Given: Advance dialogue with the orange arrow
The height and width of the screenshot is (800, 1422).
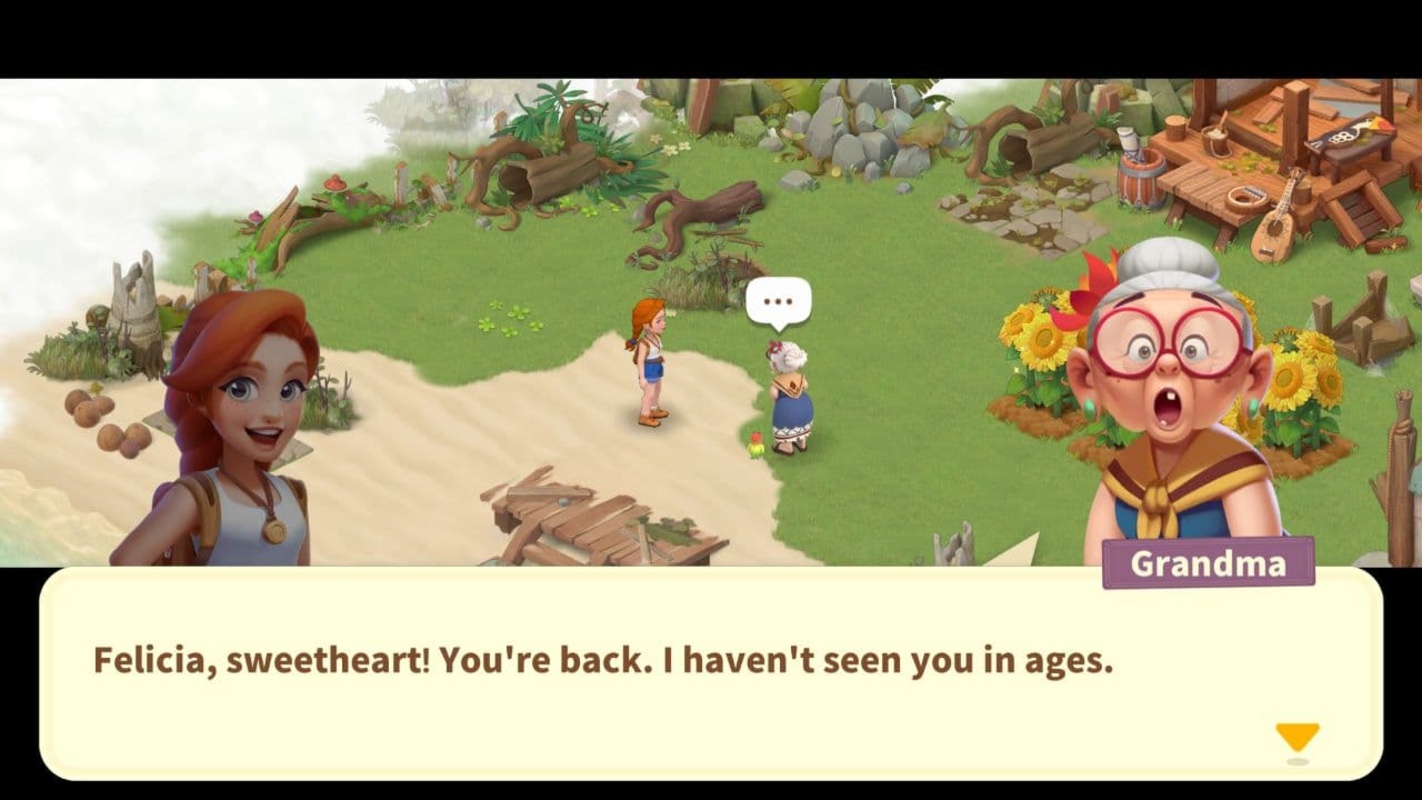Looking at the screenshot, I should point(1297,738).
